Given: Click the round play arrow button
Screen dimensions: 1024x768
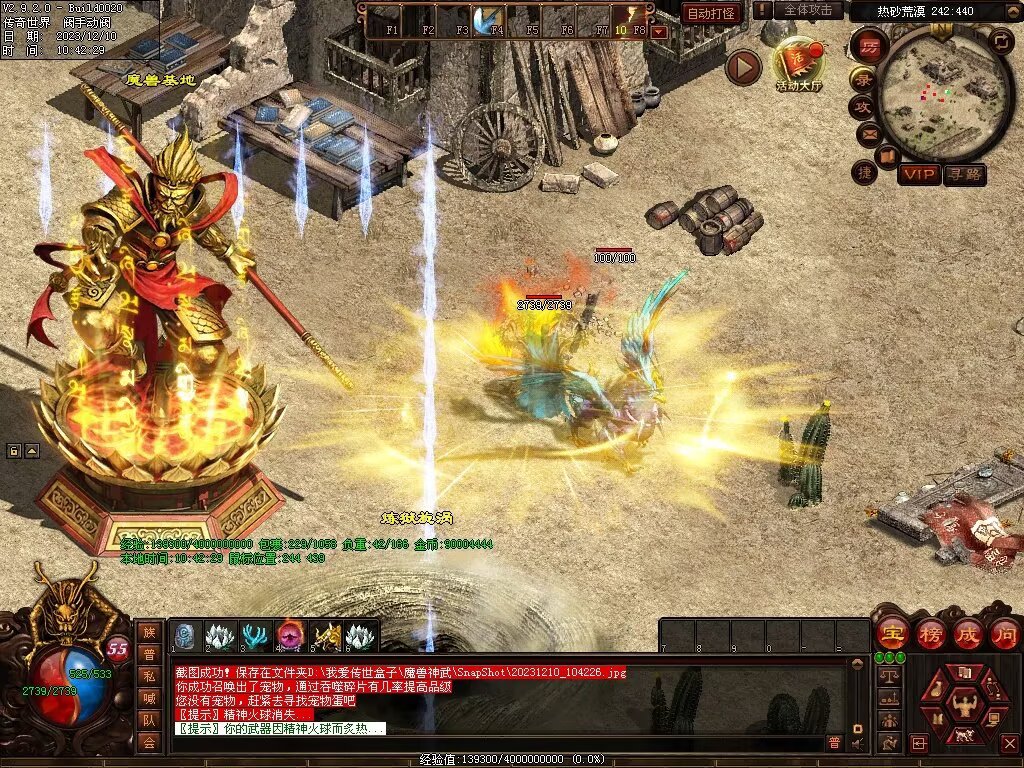Looking at the screenshot, I should point(743,67).
